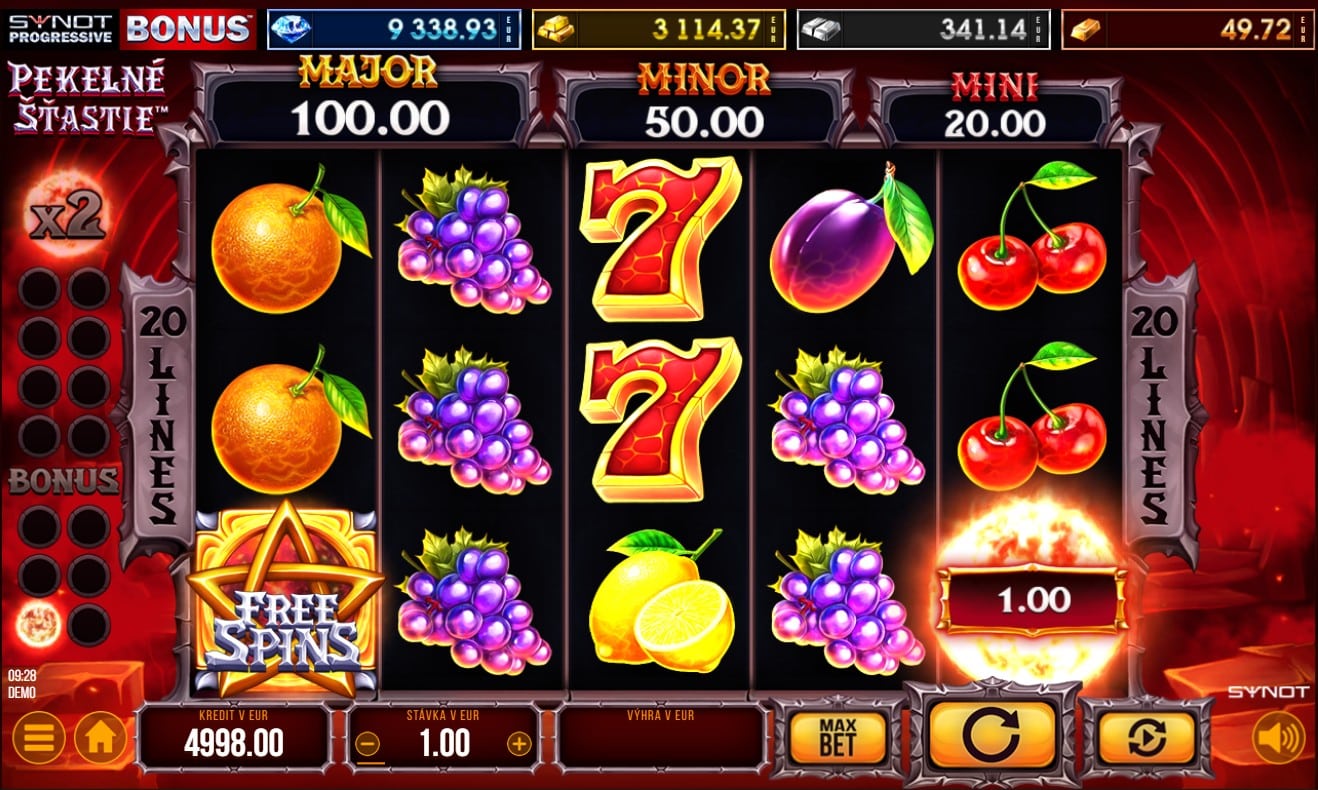Go to the lobby via home icon
Screen dimensions: 1318x790
pyautogui.click(x=99, y=739)
